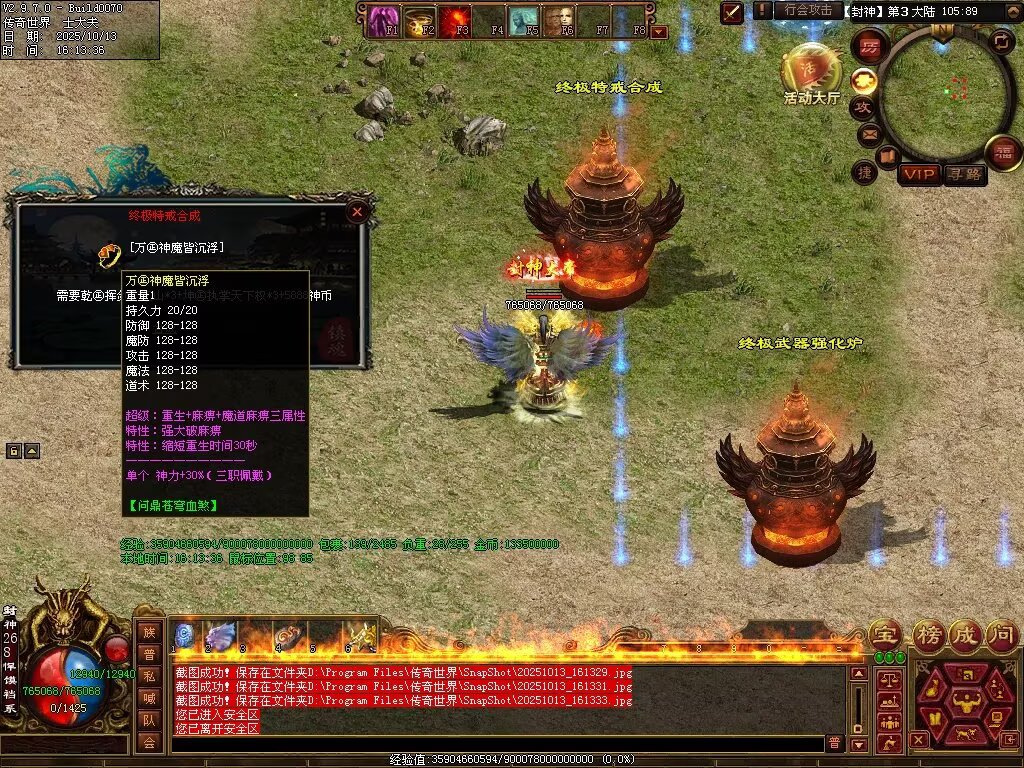Screen dimensions: 1024x768
Task: Click the minimap refresh arrows button
Action: tap(1001, 42)
